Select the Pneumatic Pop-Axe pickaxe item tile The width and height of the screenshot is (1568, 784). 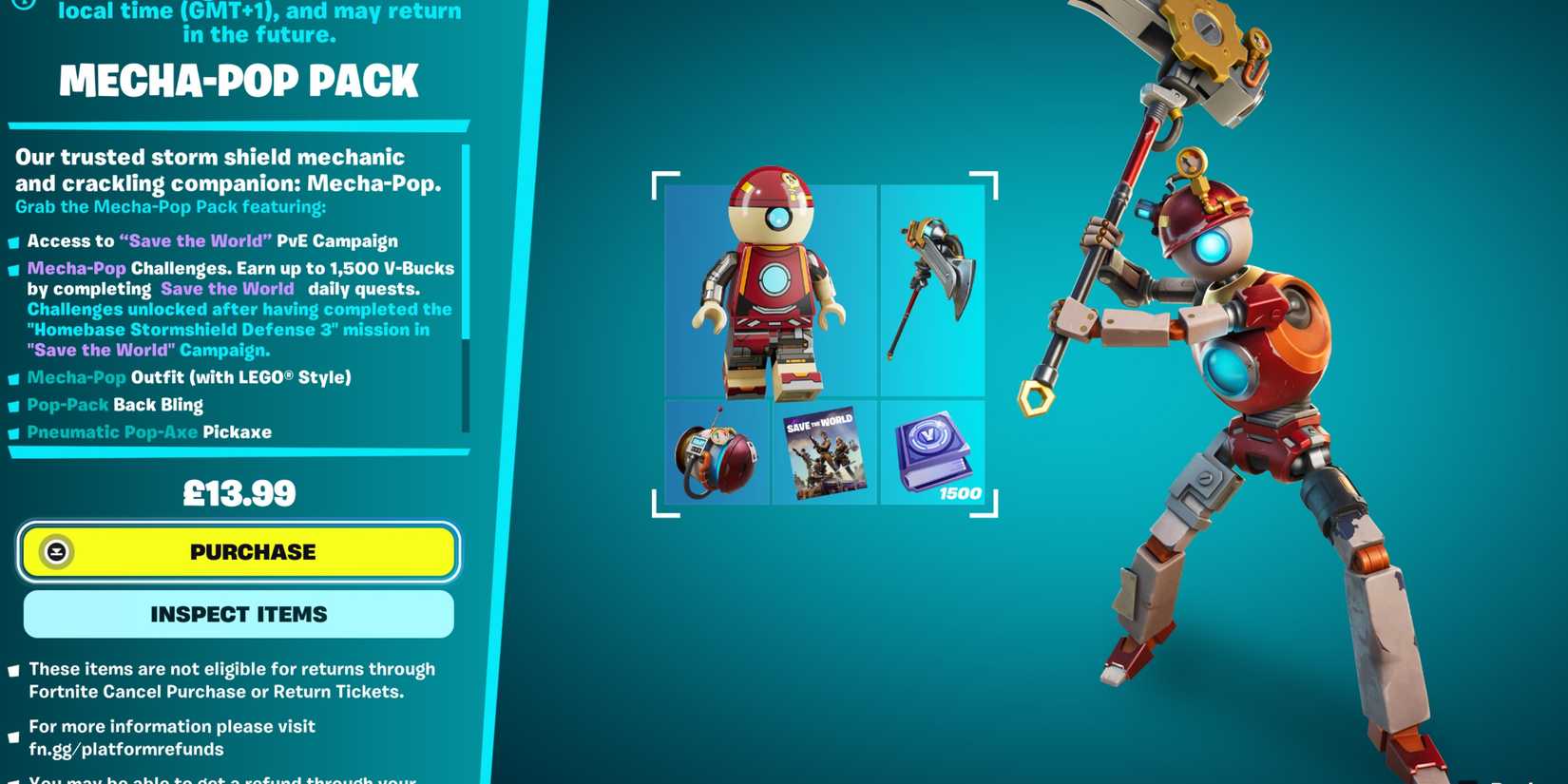(932, 292)
